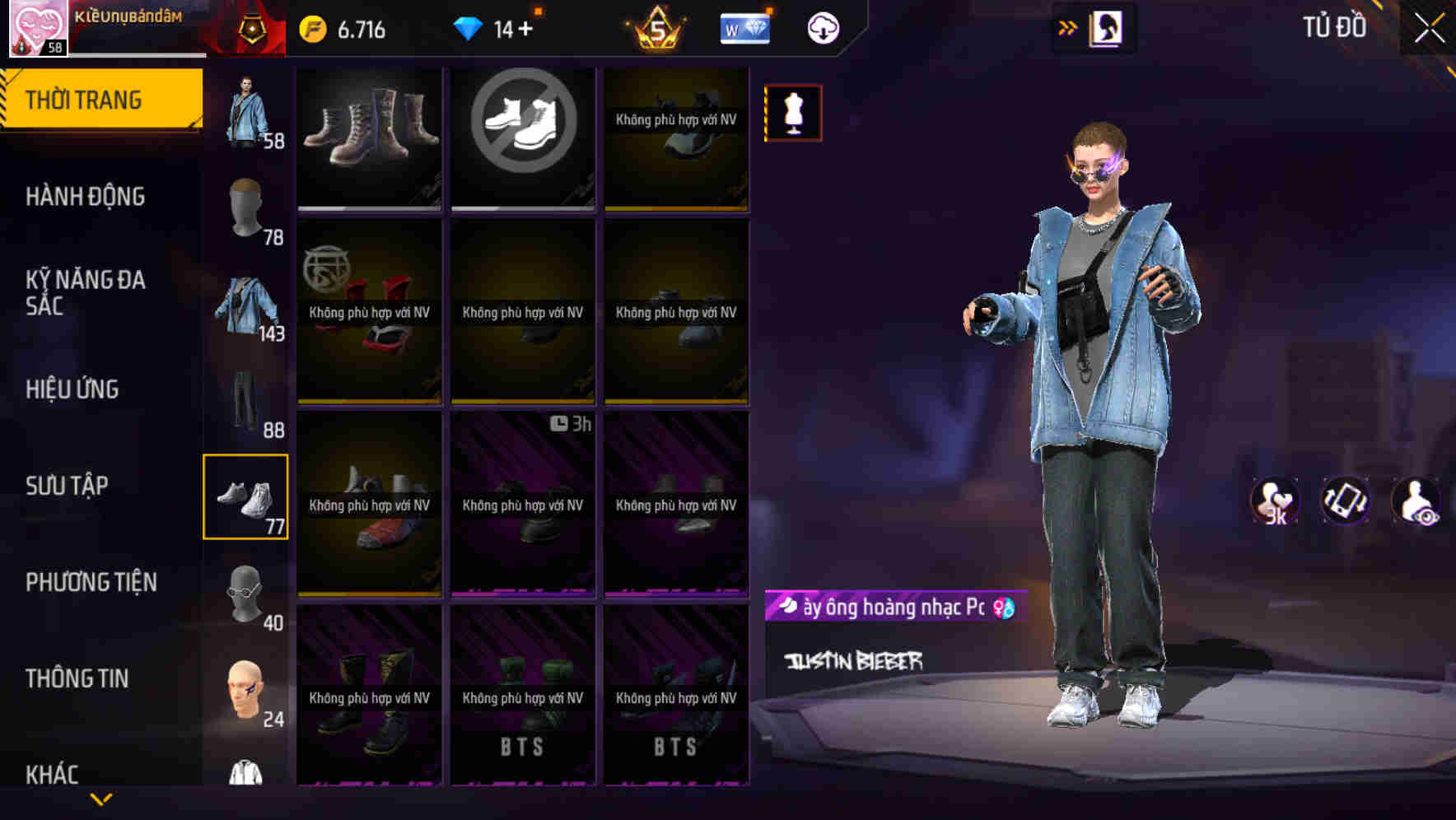Select the mannequin outfit preset icon

792,113
